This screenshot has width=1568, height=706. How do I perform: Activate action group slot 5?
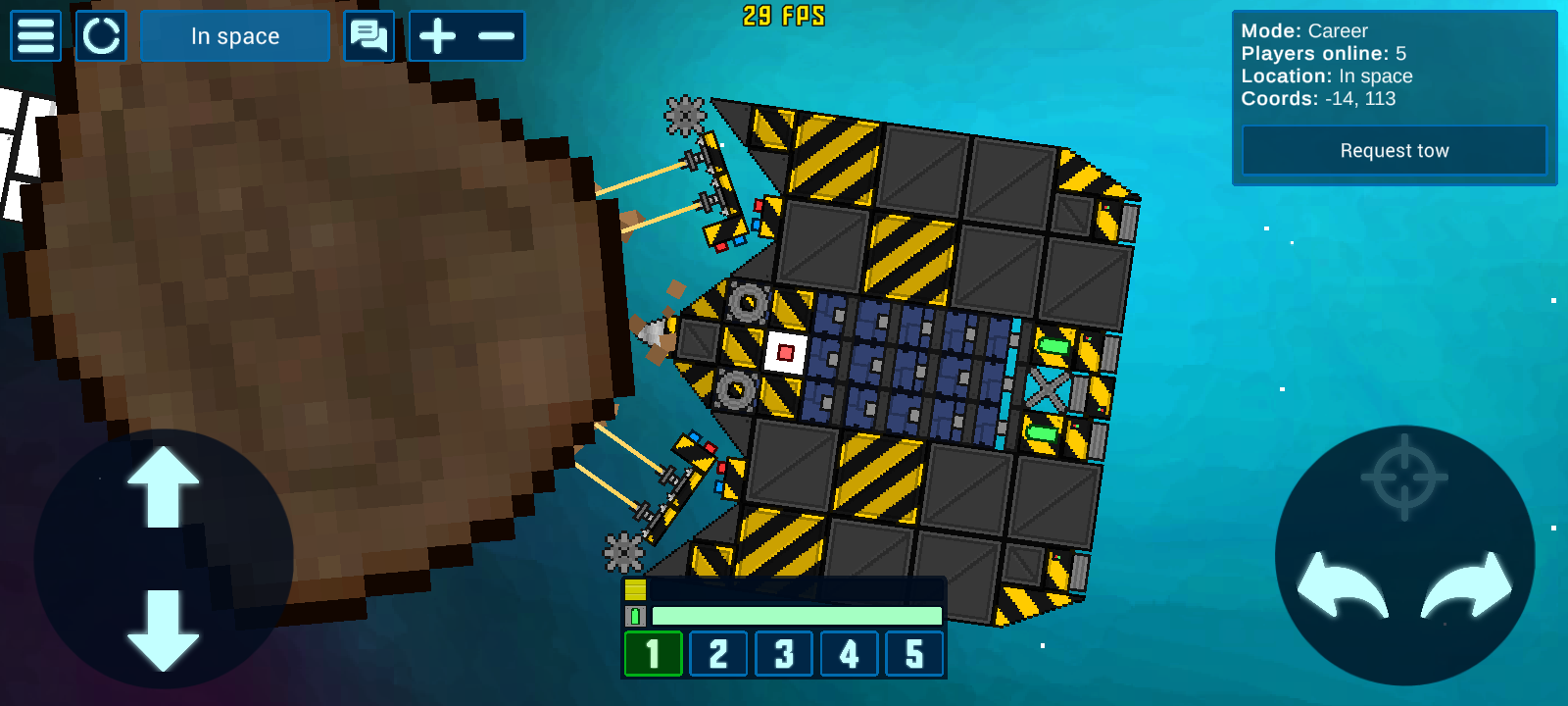coord(914,654)
